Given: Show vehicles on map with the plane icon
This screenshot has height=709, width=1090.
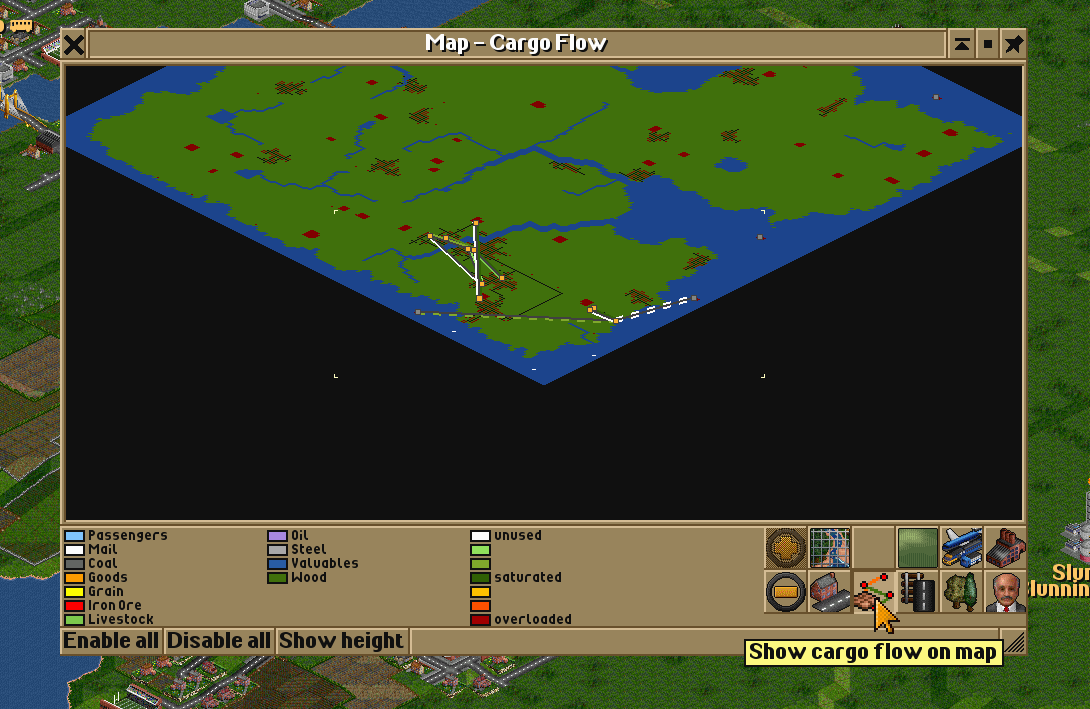Looking at the screenshot, I should [x=961, y=548].
